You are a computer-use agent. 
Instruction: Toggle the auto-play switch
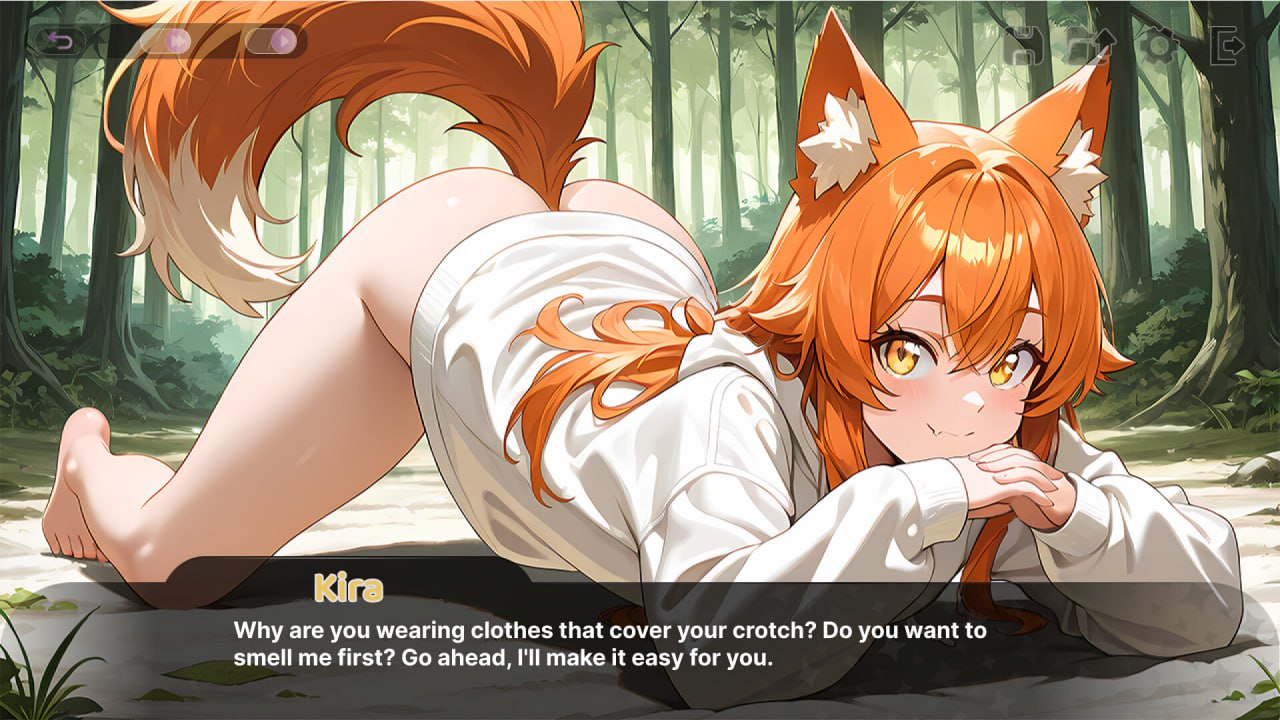click(x=272, y=41)
